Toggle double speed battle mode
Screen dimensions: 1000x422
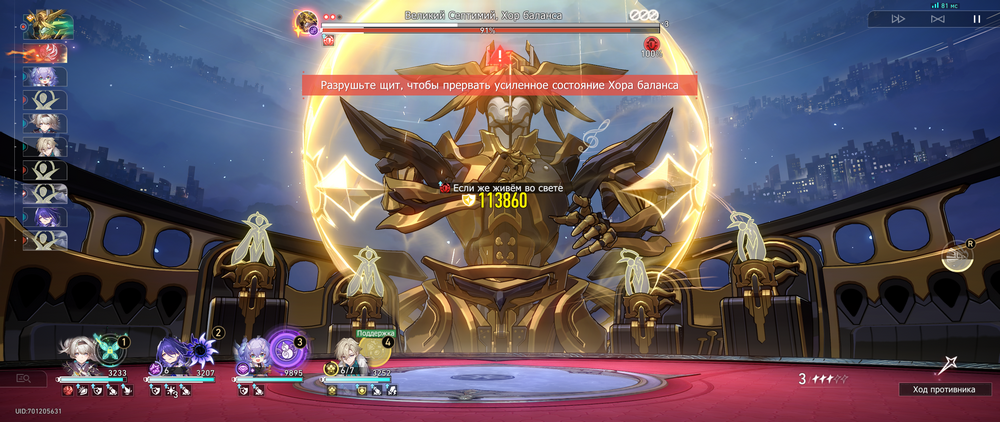[898, 18]
